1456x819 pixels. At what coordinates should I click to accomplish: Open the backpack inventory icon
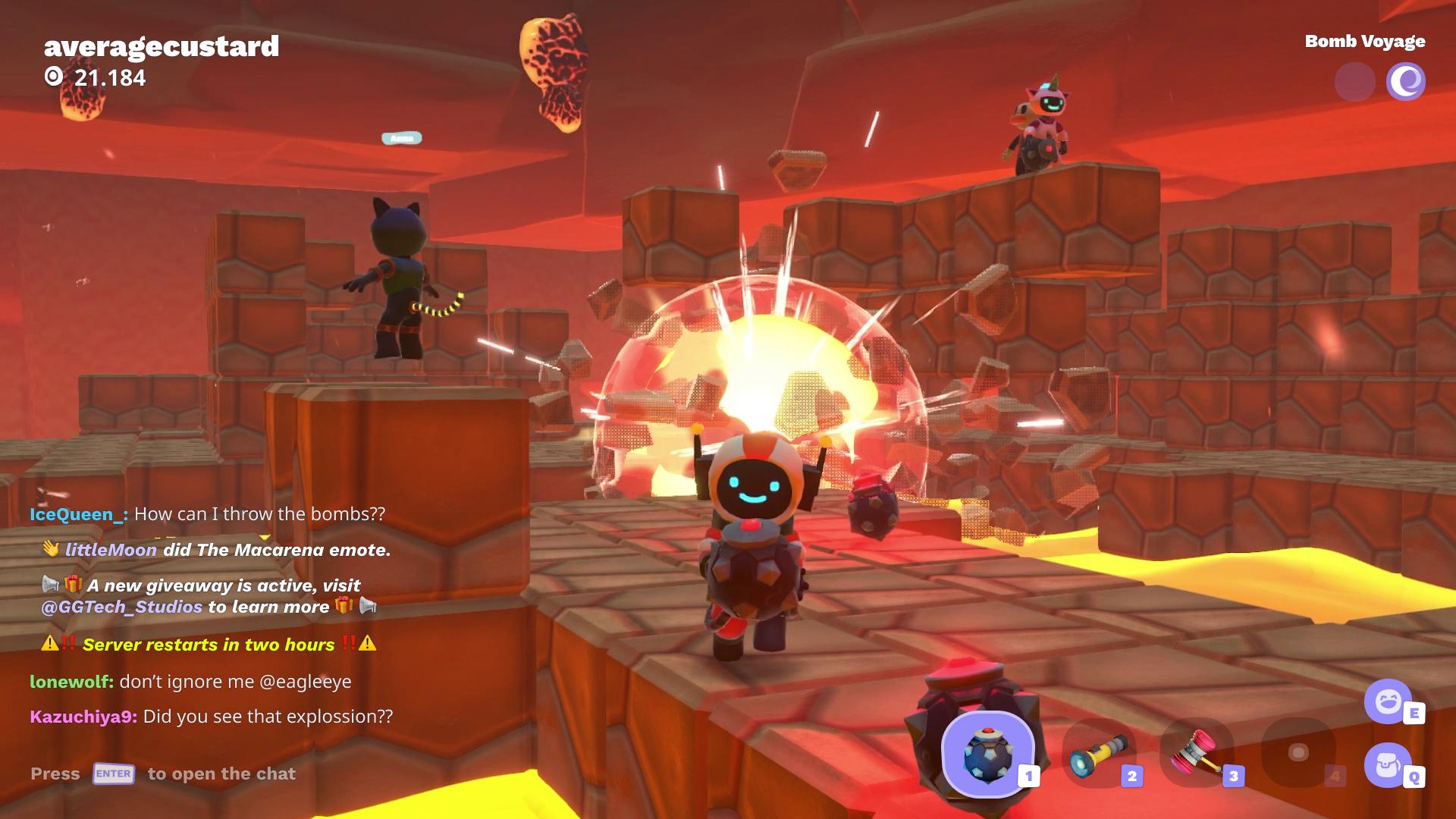click(x=1388, y=765)
